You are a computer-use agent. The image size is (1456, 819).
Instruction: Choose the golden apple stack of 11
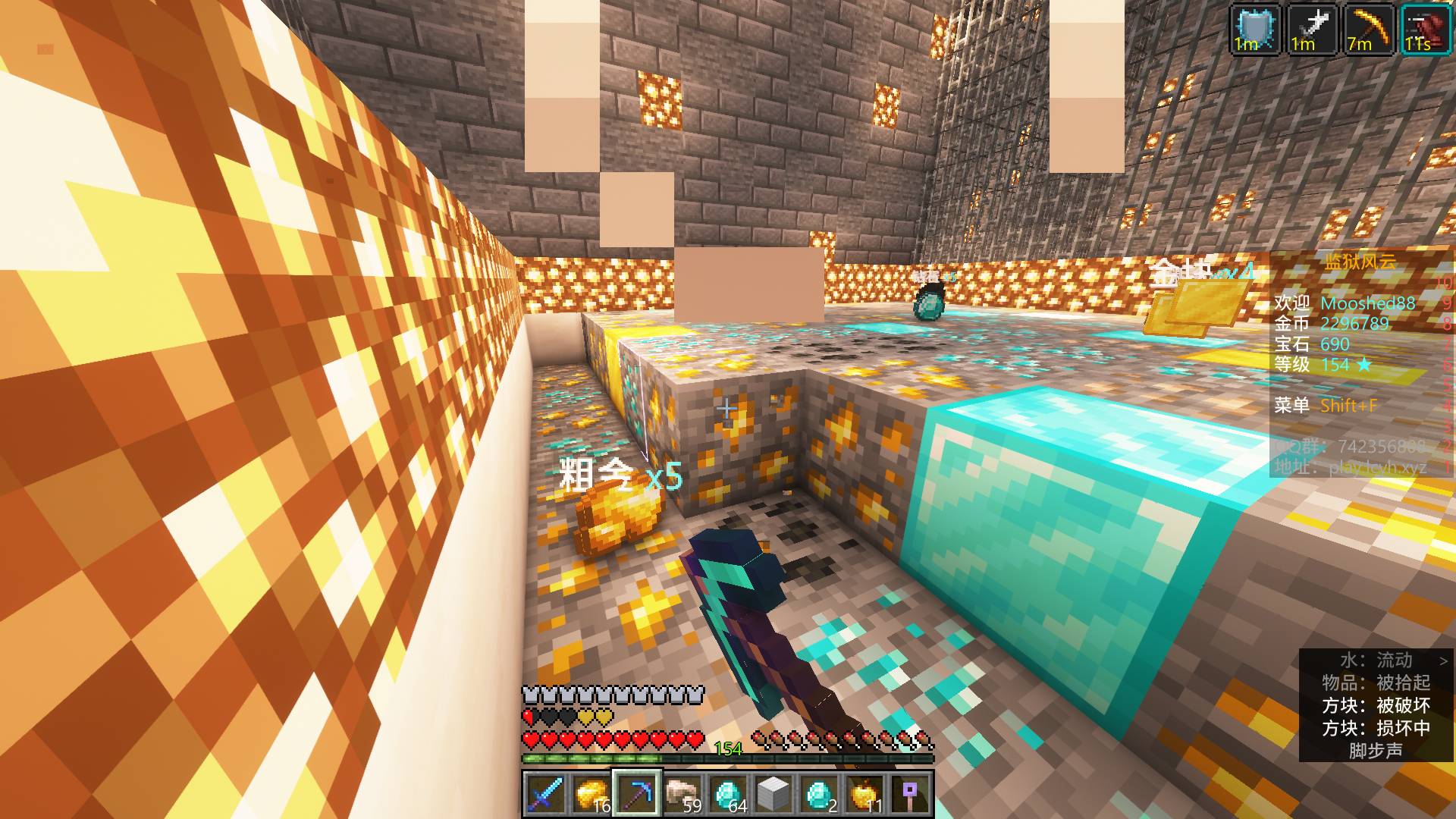[x=864, y=794]
